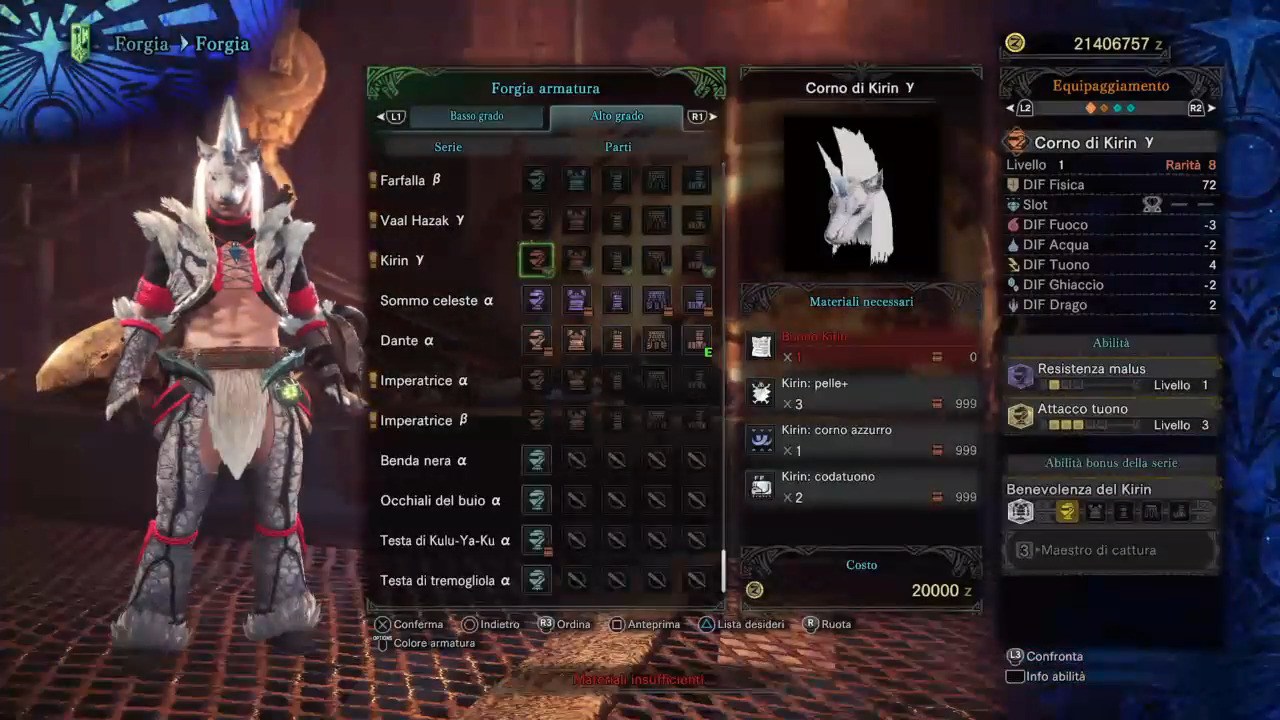Pick the Kirin γ armor series

pos(402,261)
